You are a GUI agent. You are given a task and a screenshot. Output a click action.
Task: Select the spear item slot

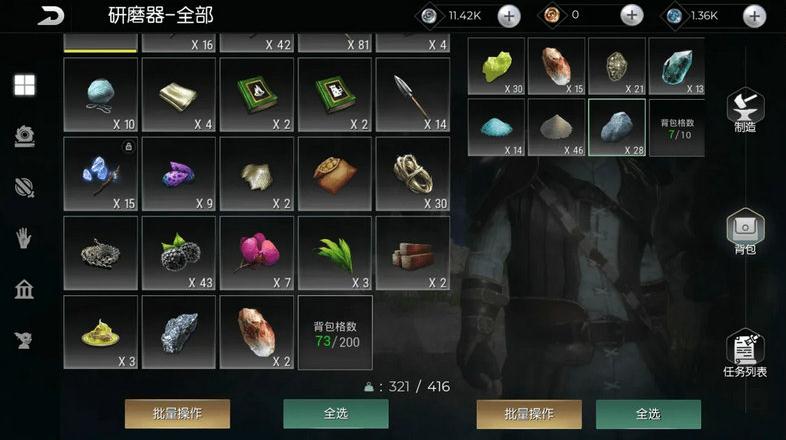(412, 94)
